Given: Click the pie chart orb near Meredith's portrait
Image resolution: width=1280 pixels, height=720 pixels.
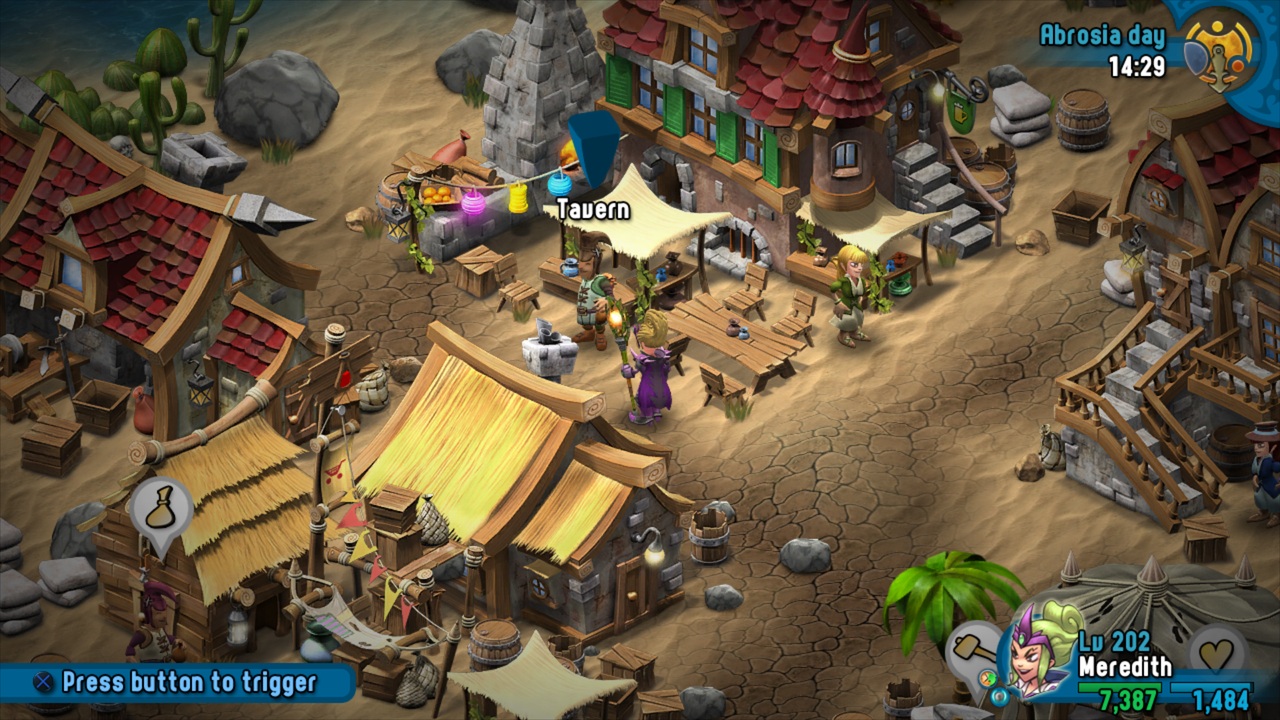Looking at the screenshot, I should (x=988, y=677).
